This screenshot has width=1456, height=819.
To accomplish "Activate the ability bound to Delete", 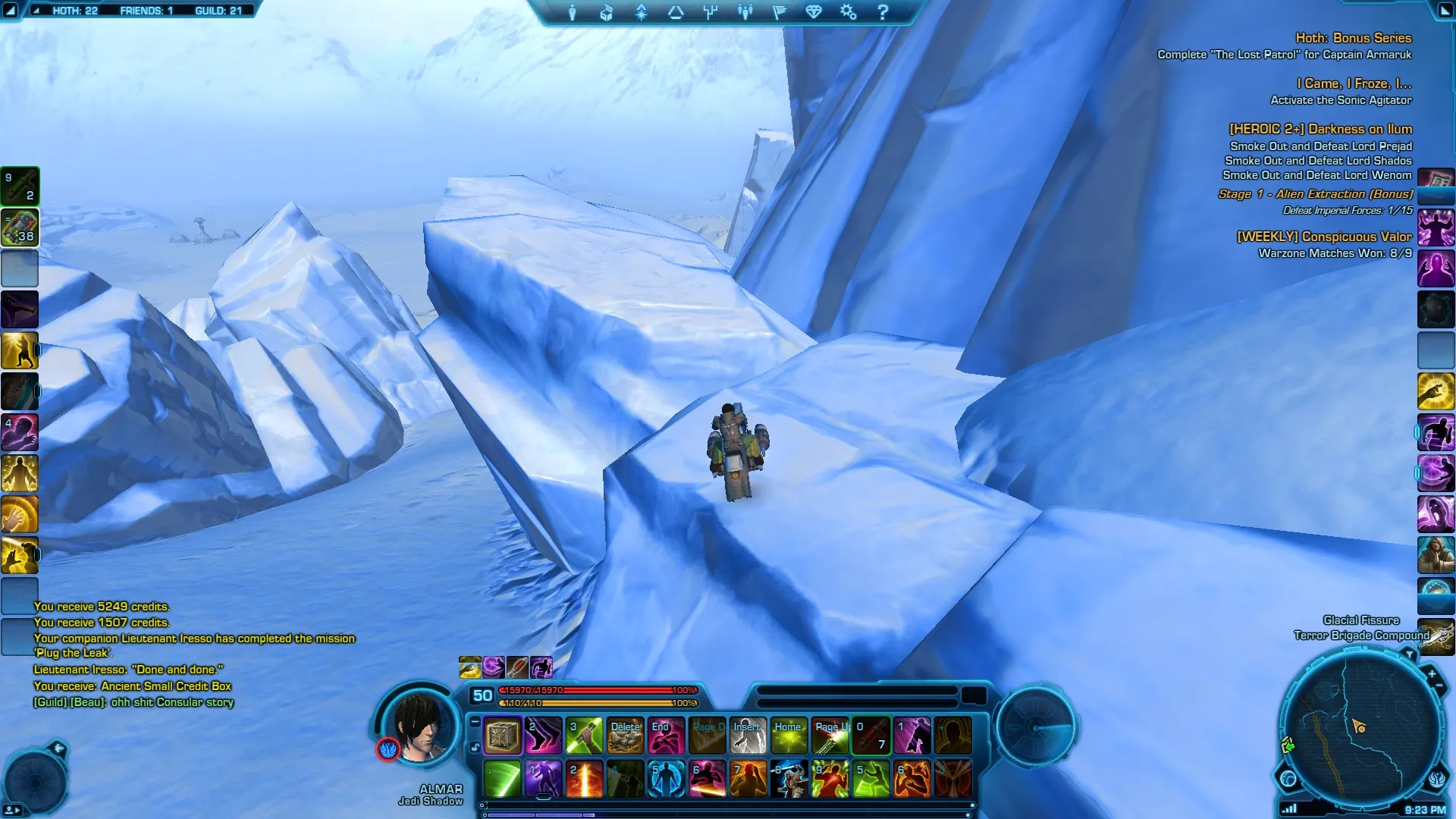I will coord(626,736).
